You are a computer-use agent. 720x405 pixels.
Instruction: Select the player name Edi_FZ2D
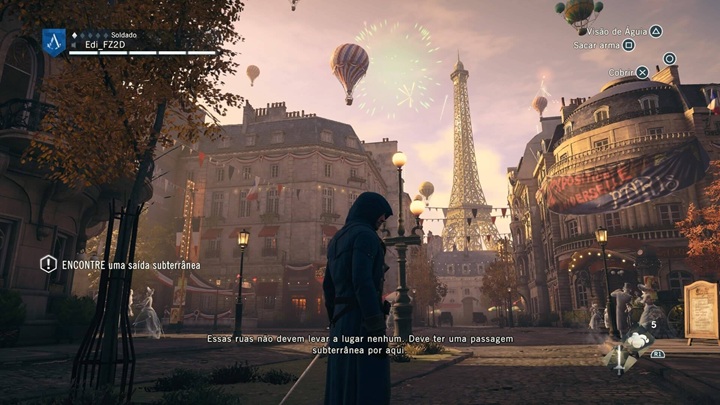tap(105, 45)
